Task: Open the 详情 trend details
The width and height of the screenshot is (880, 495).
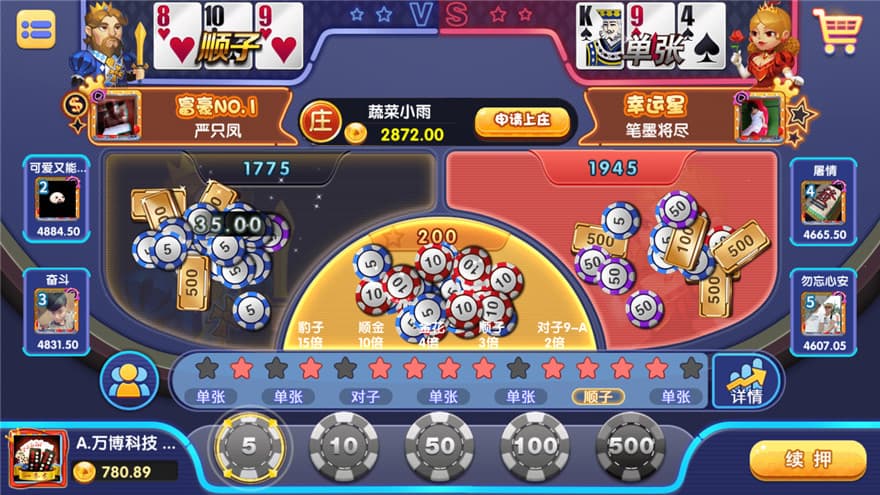Action: pos(745,381)
